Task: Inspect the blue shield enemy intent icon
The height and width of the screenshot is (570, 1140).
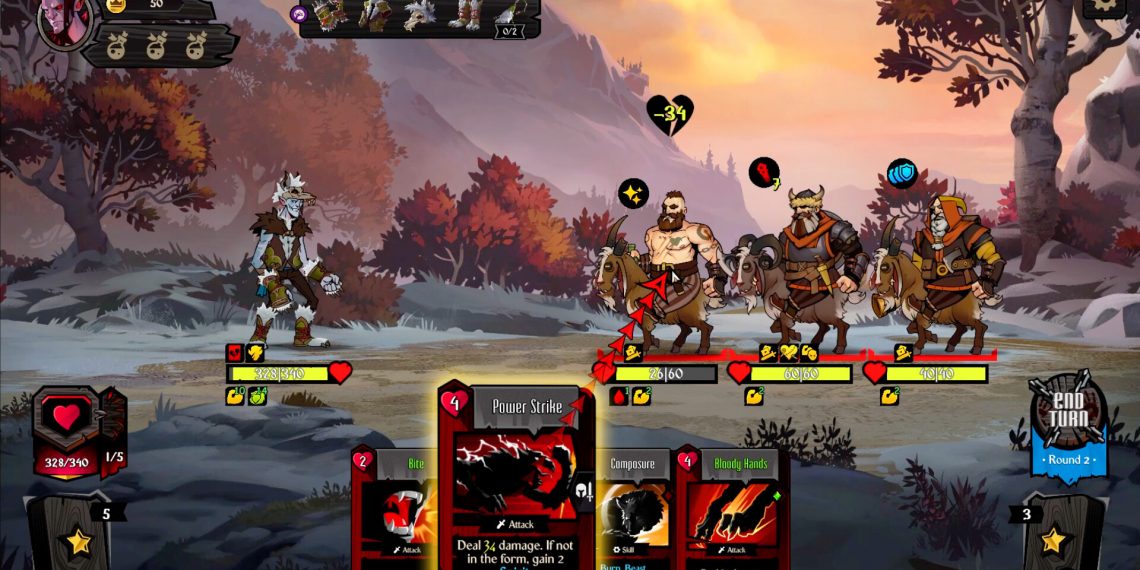Action: tap(902, 173)
